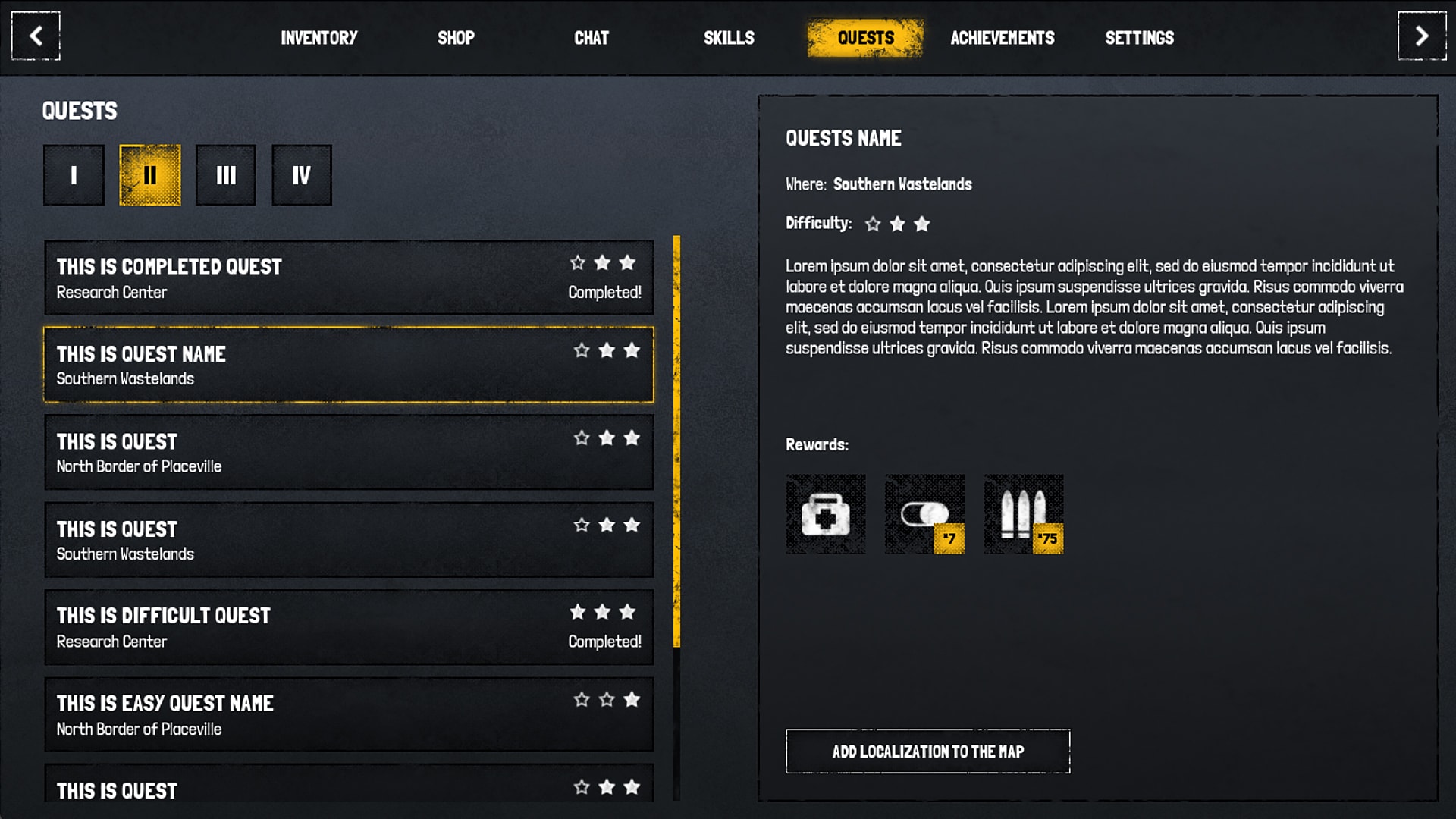Select the ammo reward icon showing x75
Screen dimensions: 1456x819
(x=1022, y=514)
